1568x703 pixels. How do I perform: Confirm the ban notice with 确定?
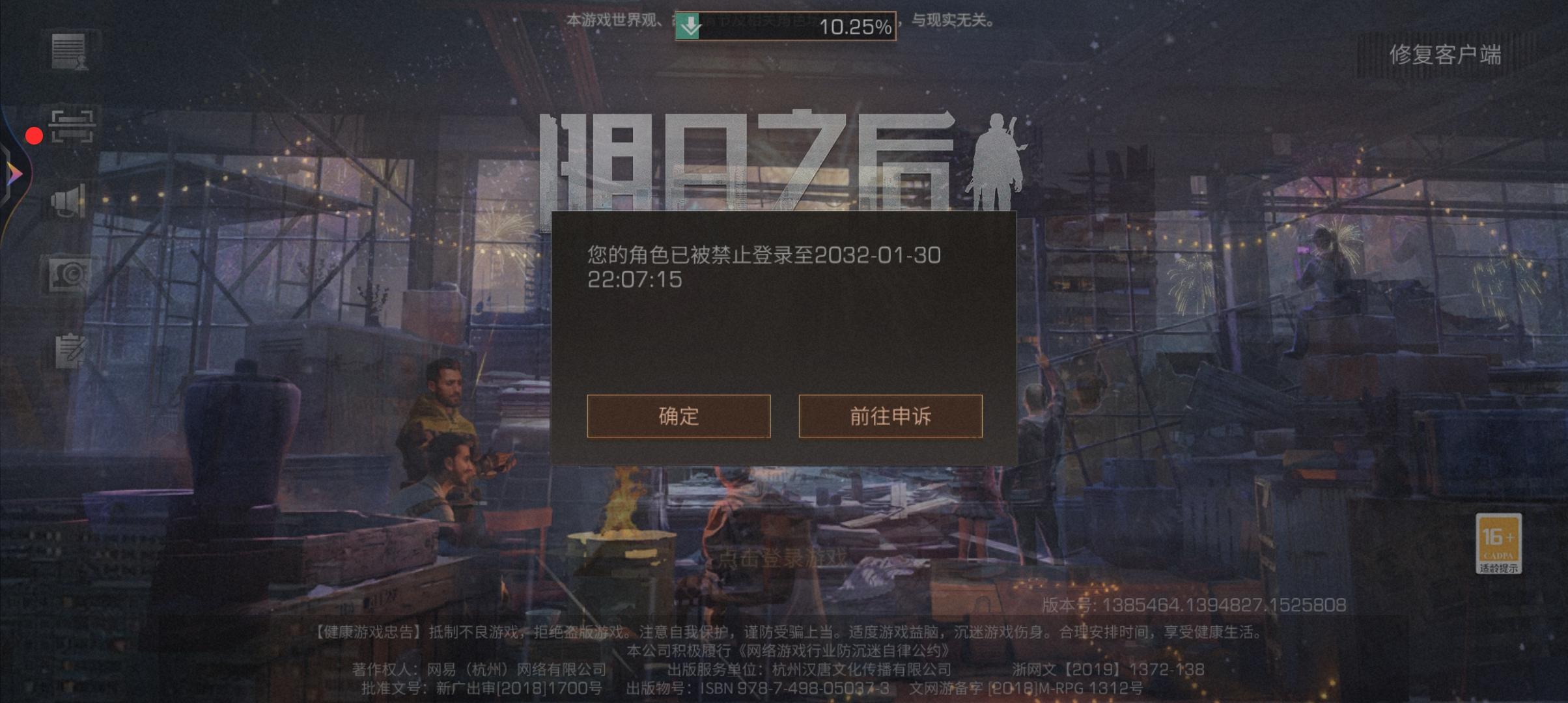coord(678,417)
